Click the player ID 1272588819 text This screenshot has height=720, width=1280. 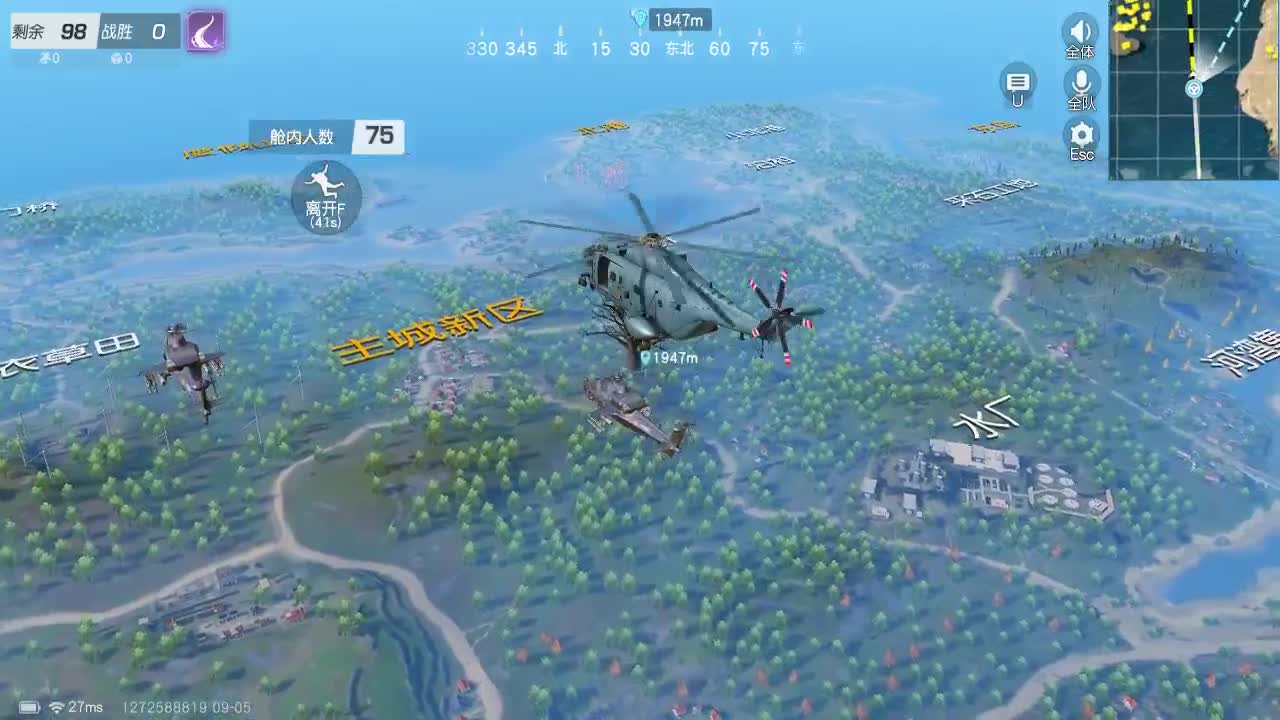[x=160, y=707]
